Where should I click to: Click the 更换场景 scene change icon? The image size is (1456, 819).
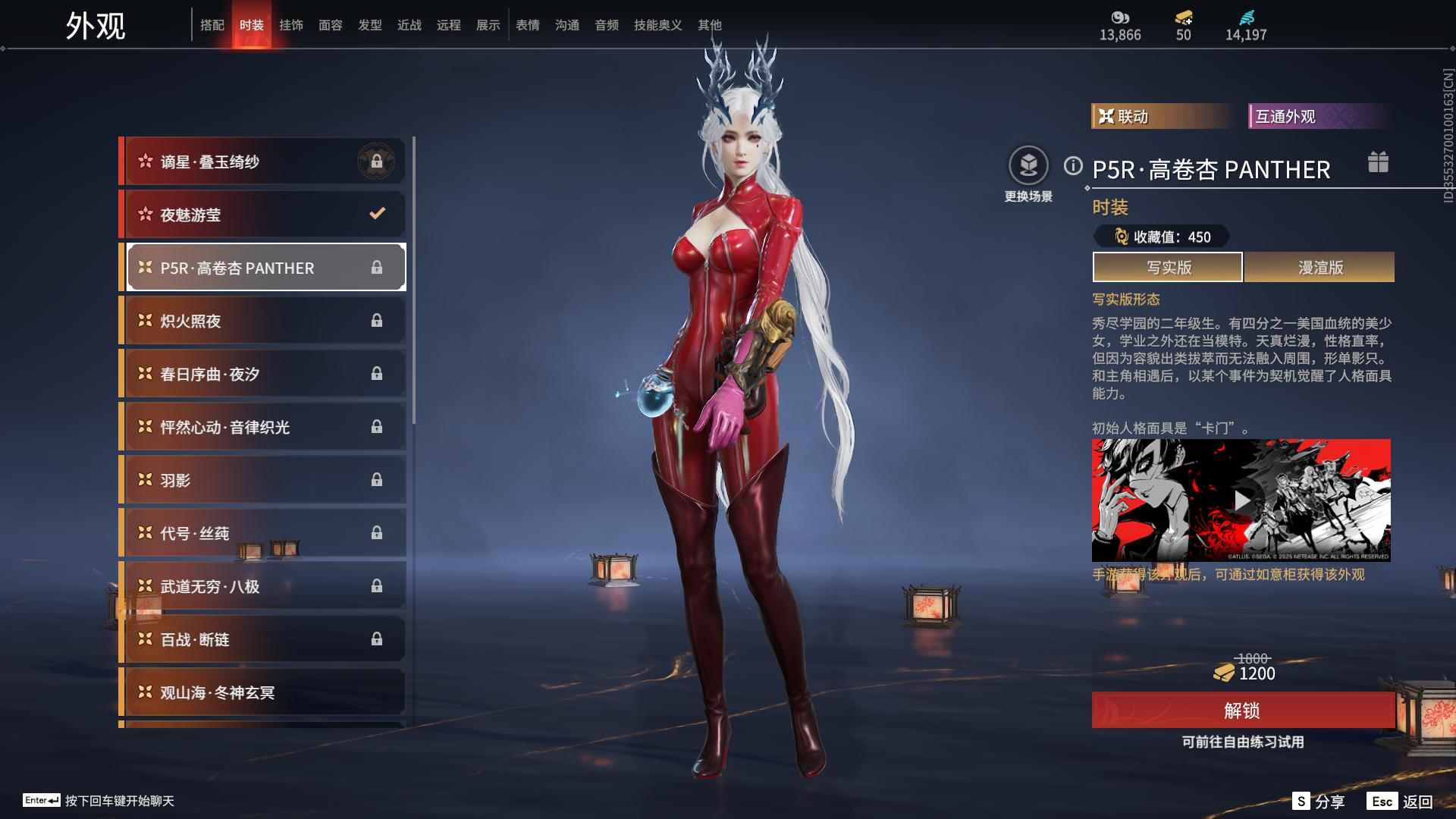tap(1028, 166)
